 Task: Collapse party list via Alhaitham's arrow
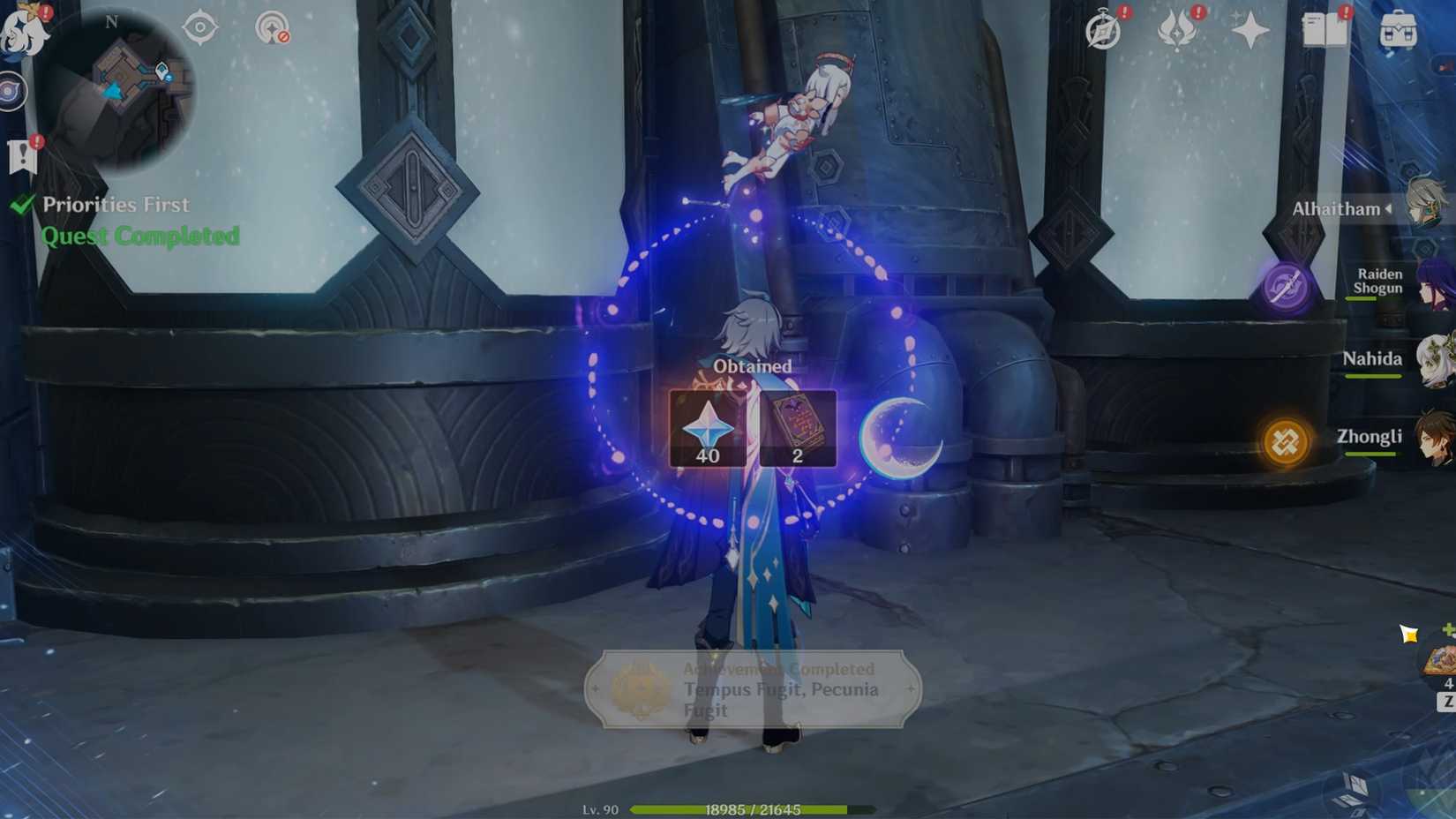(1389, 209)
